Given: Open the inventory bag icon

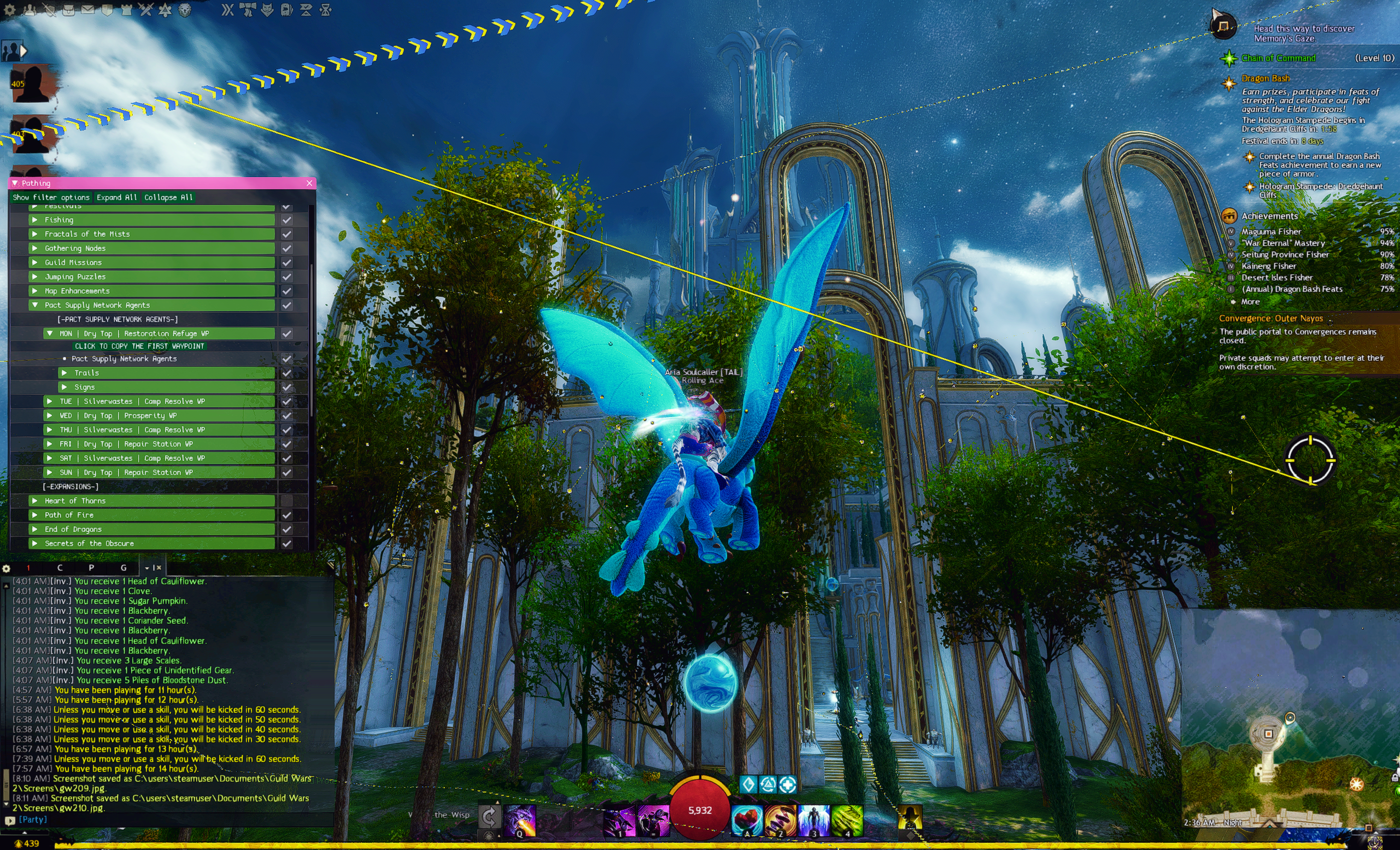Looking at the screenshot, I should (68, 10).
